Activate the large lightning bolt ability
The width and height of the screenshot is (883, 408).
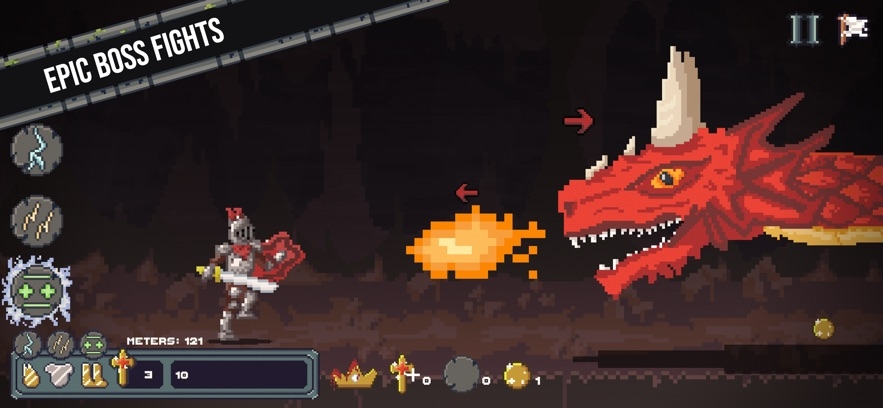pos(37,150)
